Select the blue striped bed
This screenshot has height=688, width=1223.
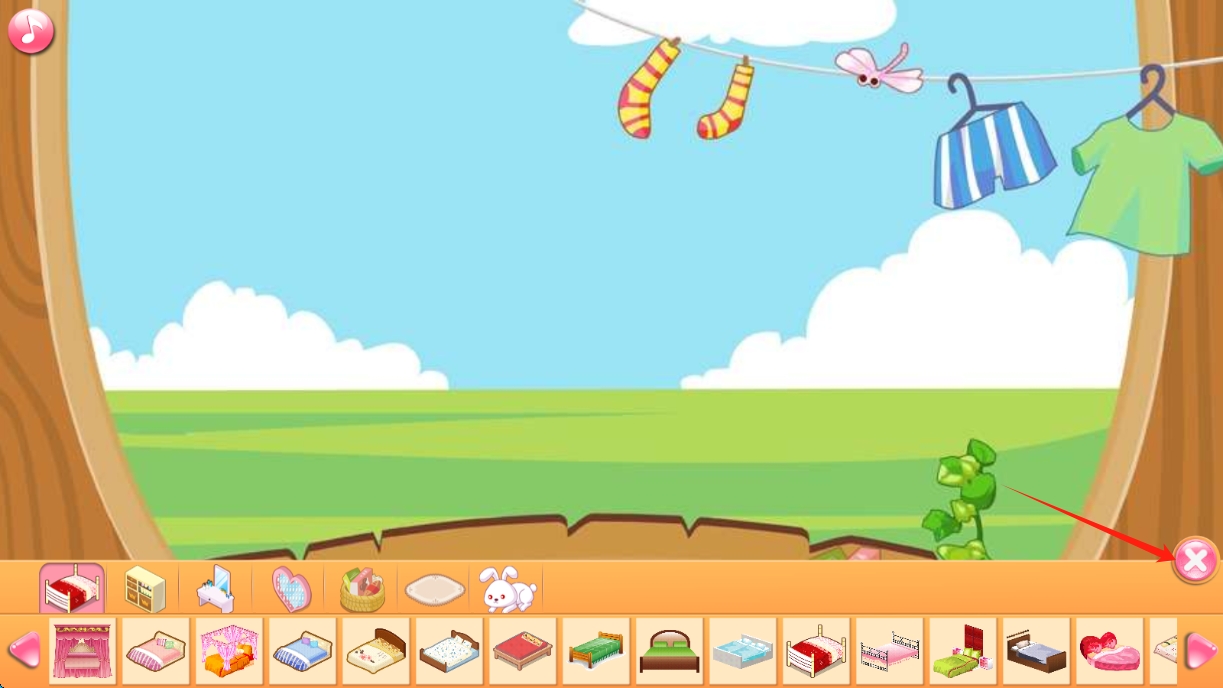tap(303, 651)
